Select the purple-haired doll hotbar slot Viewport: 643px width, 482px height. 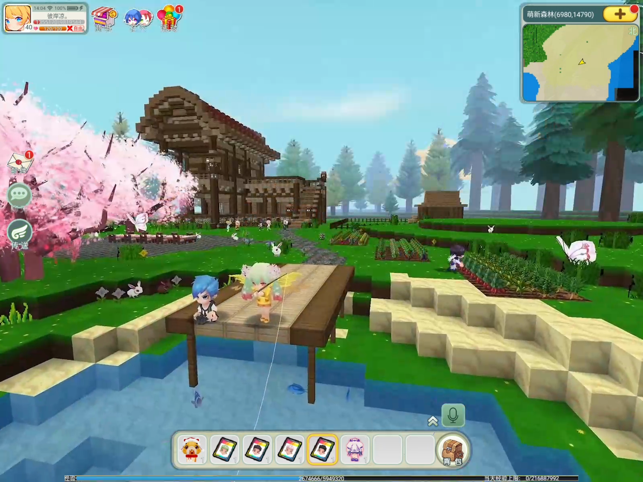(x=355, y=450)
